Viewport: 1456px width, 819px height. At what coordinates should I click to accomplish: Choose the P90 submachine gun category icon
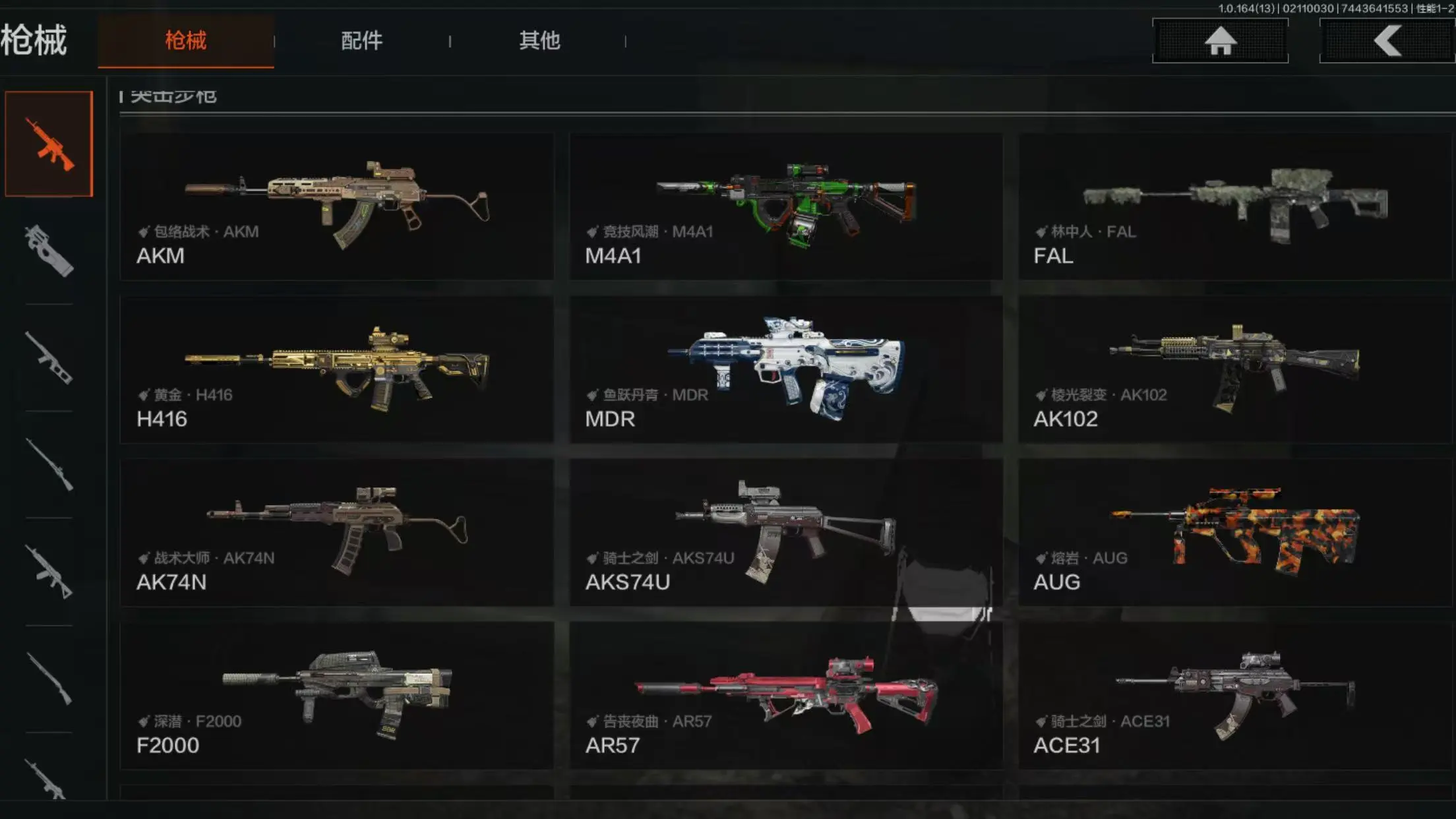(x=49, y=251)
